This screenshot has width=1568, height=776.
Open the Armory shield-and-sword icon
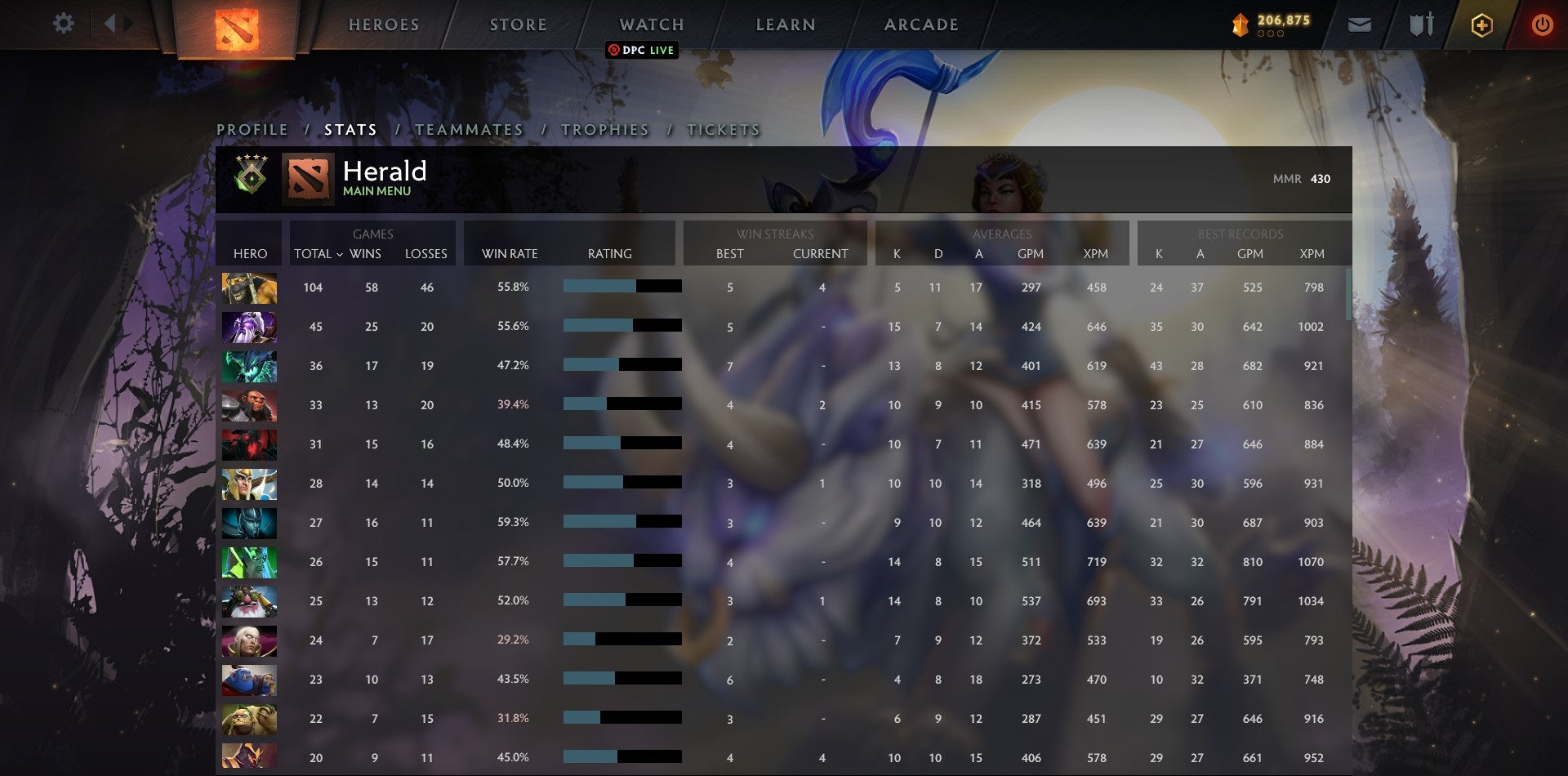1421,25
